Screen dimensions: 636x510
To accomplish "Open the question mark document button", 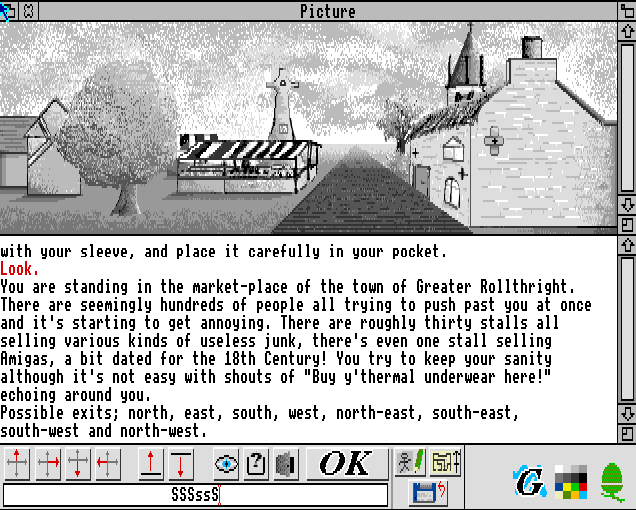I will (256, 464).
